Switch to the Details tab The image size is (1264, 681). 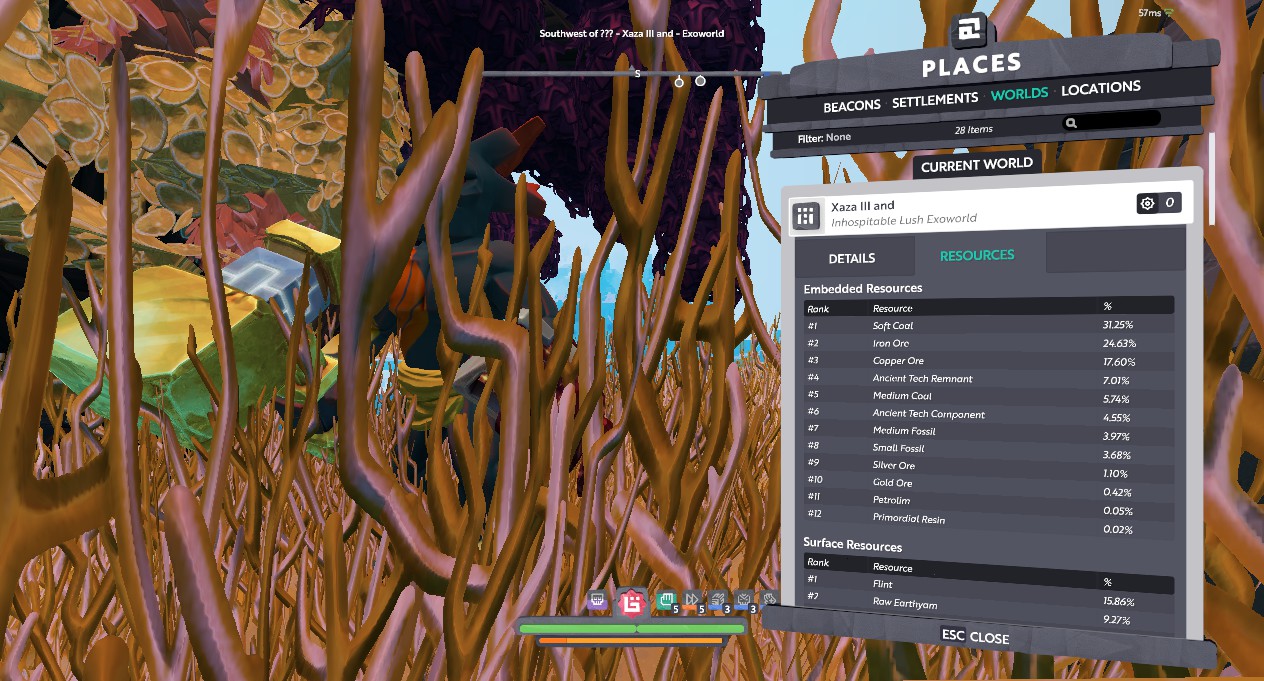pyautogui.click(x=852, y=258)
